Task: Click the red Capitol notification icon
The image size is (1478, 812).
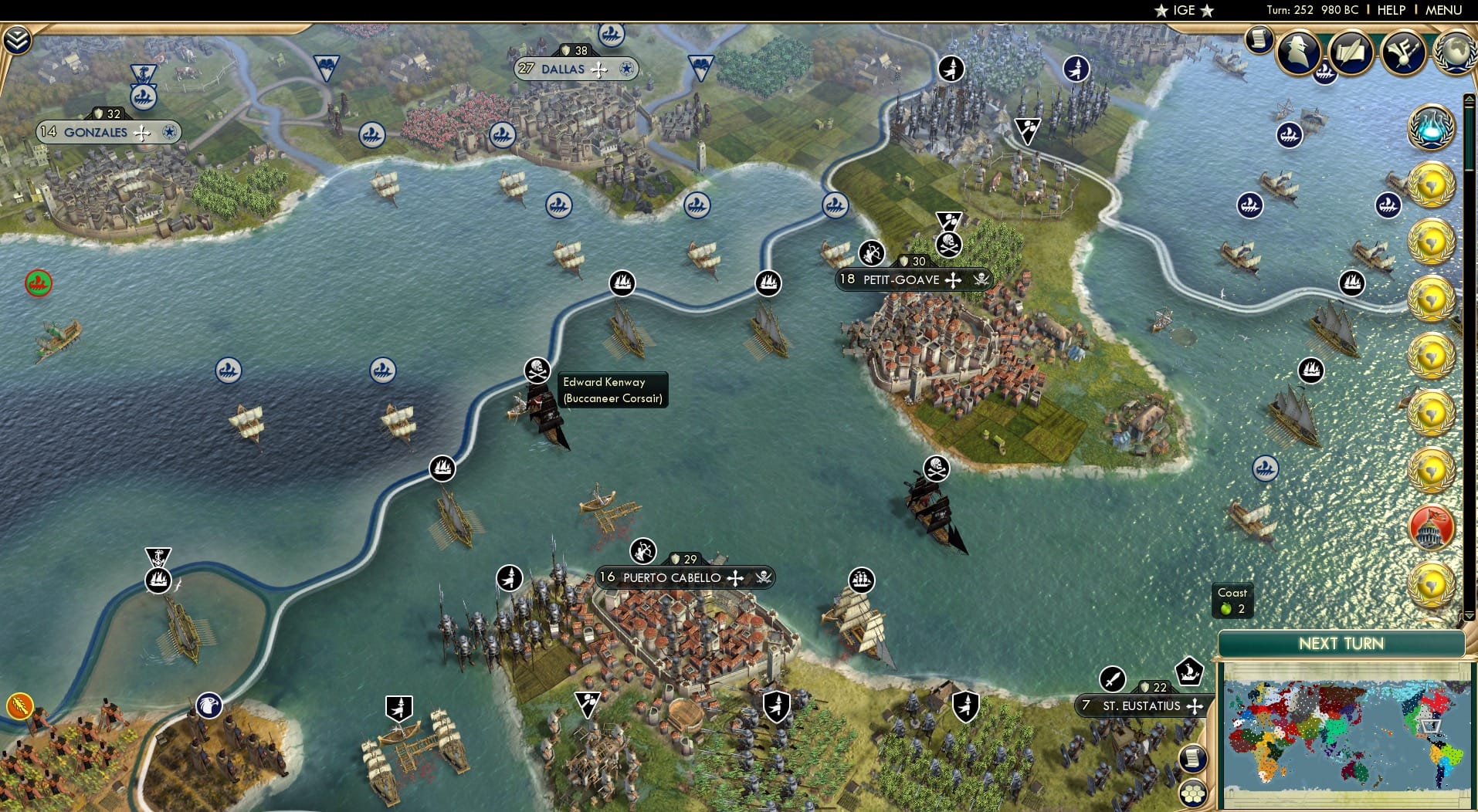Action: tap(1429, 529)
